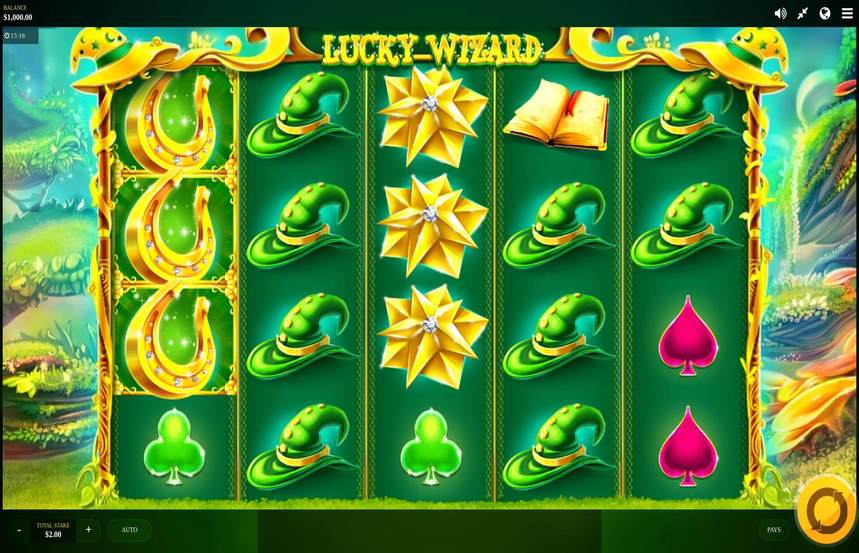Increase total stake with the plus button
This screenshot has width=859, height=553.
88,530
